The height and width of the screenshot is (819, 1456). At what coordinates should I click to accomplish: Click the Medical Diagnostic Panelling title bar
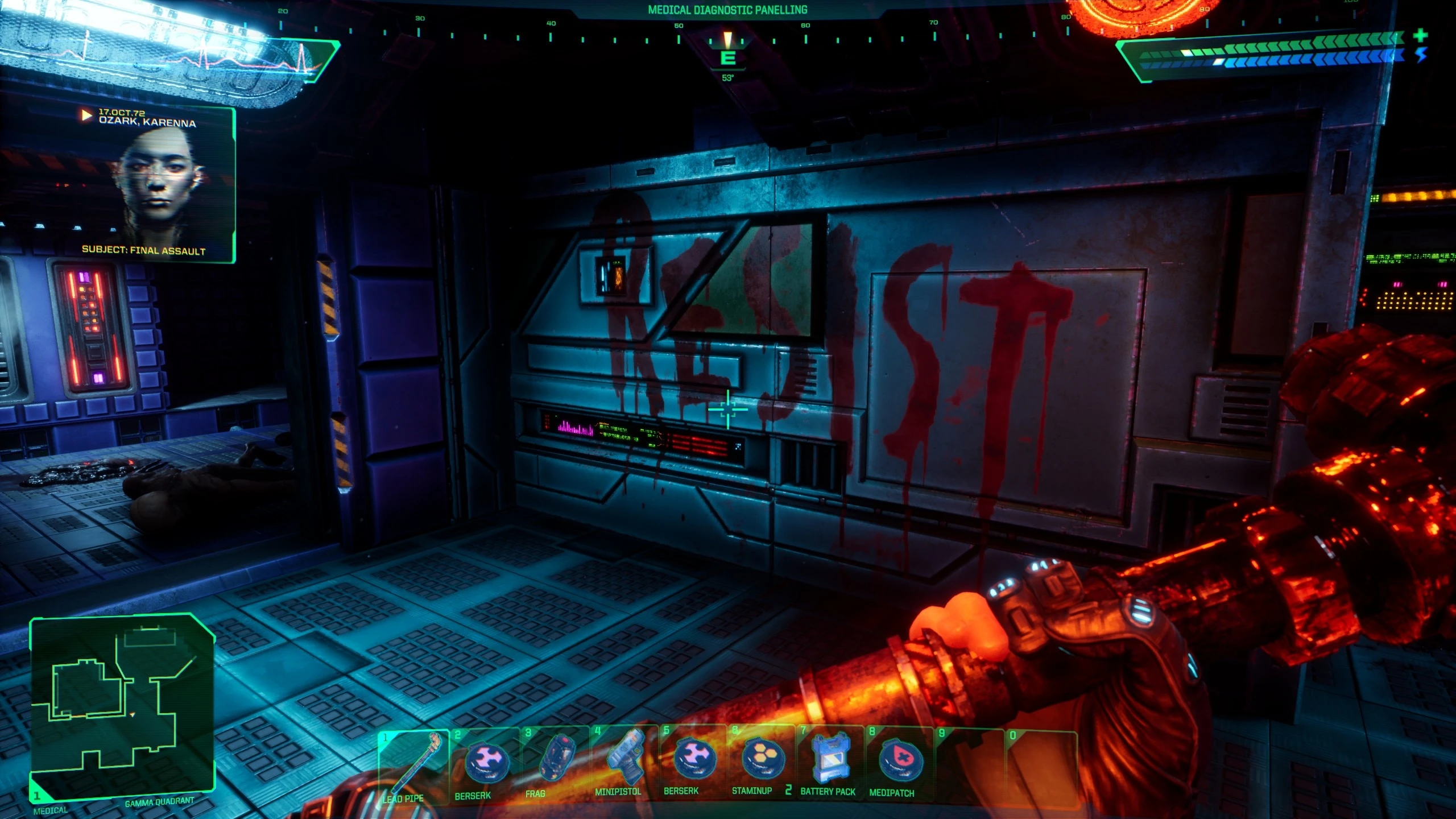tap(728, 9)
